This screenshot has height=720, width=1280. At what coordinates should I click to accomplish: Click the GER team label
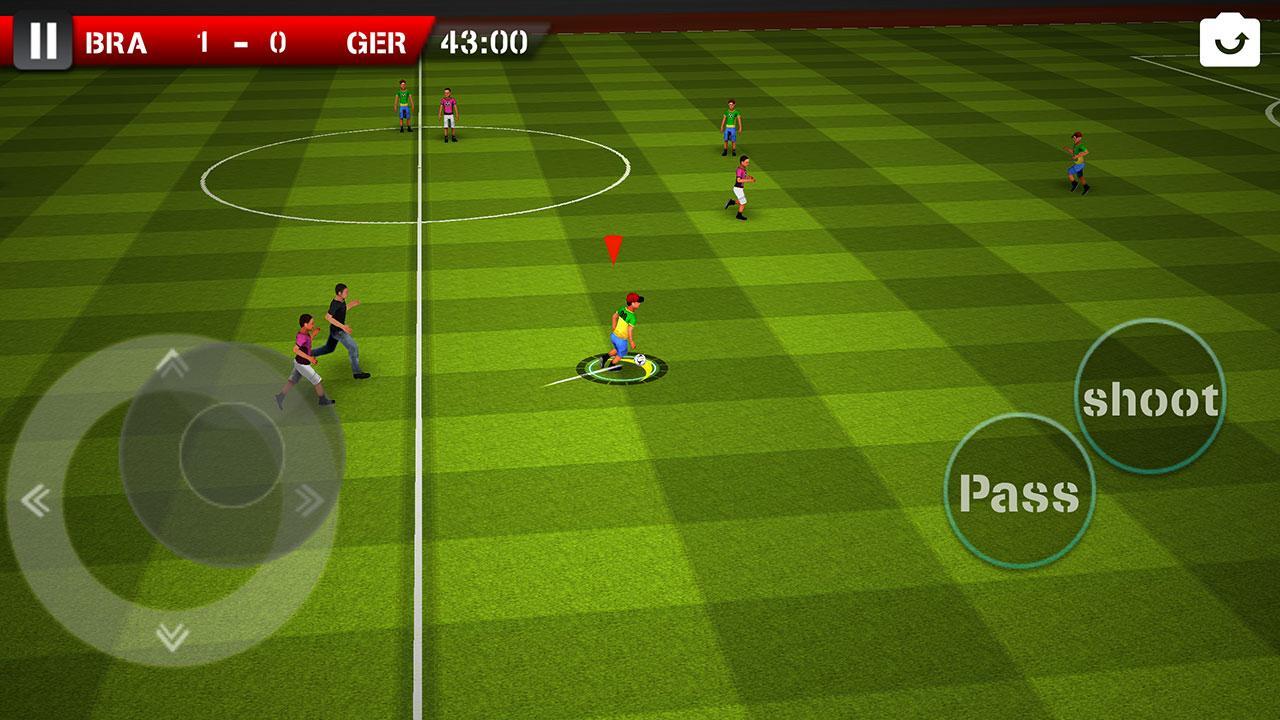click(x=378, y=40)
